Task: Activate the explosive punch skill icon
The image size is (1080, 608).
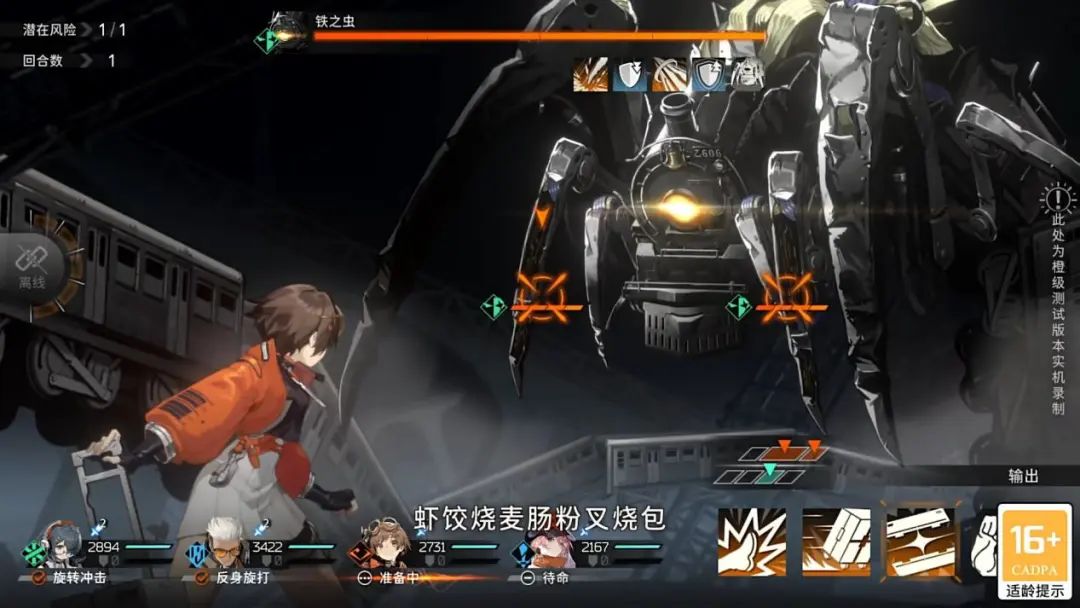Action: [752, 543]
